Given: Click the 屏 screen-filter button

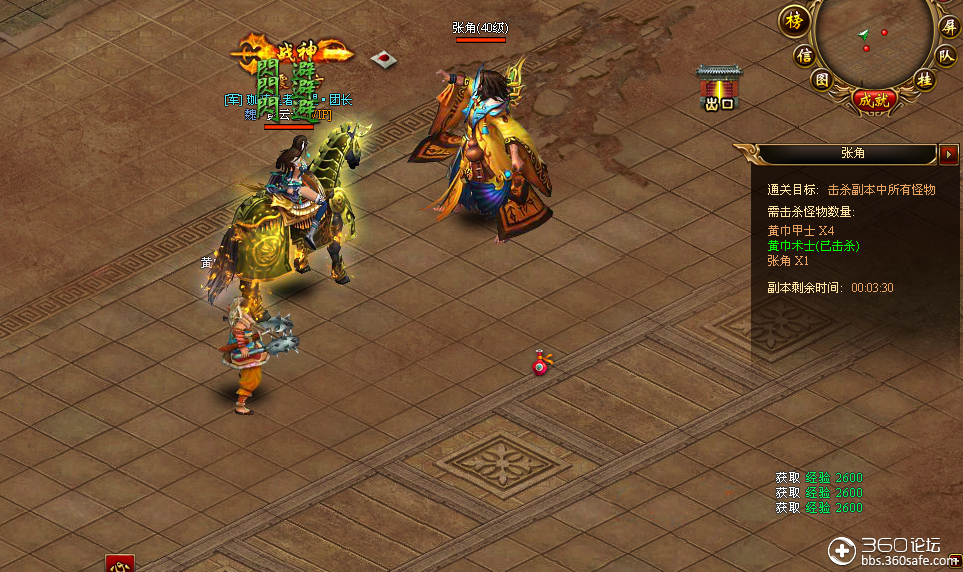Looking at the screenshot, I should click(x=948, y=27).
